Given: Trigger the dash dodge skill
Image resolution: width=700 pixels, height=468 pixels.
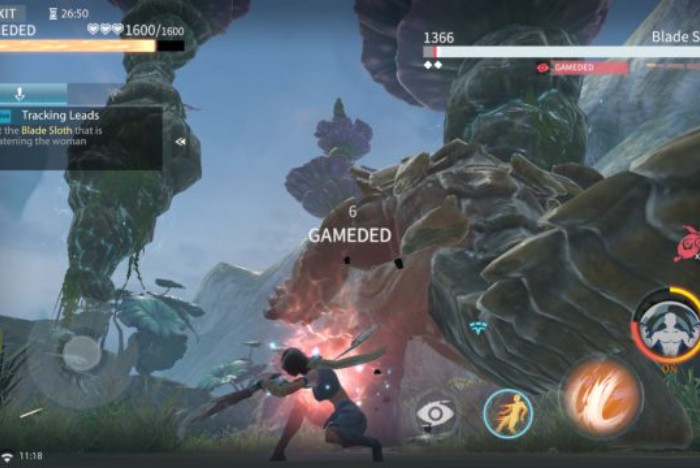Looking at the screenshot, I should point(507,414).
